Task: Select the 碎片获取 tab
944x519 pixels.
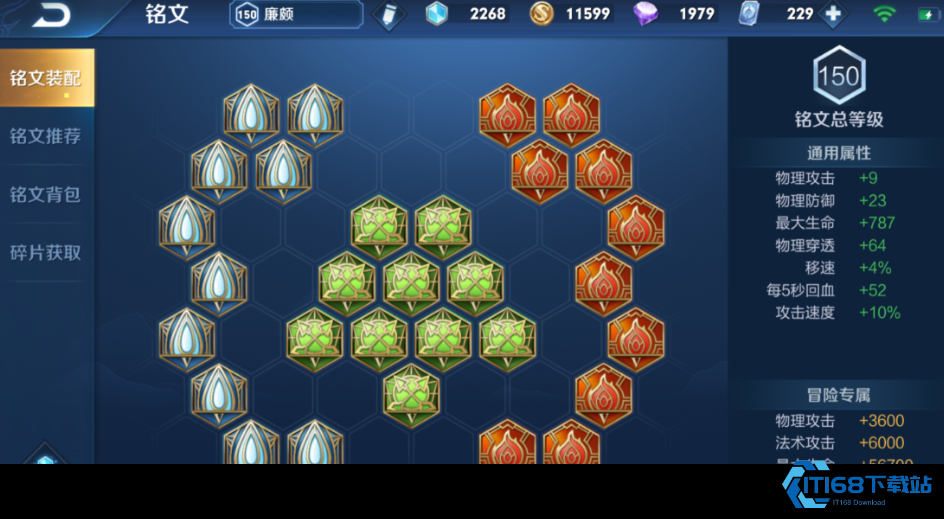Action: 46,253
